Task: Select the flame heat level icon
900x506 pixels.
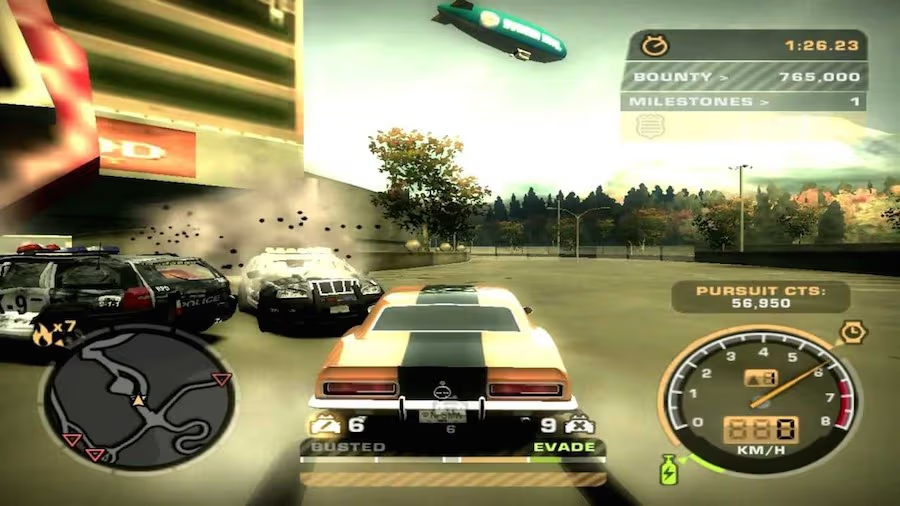Action: pos(43,334)
